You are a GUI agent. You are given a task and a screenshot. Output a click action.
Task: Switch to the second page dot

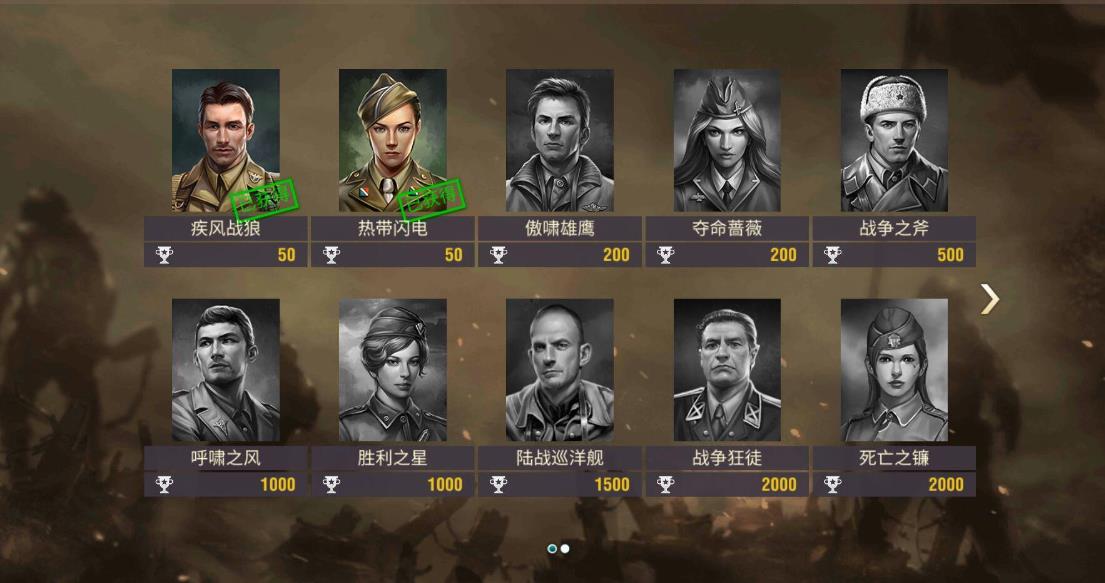565,549
